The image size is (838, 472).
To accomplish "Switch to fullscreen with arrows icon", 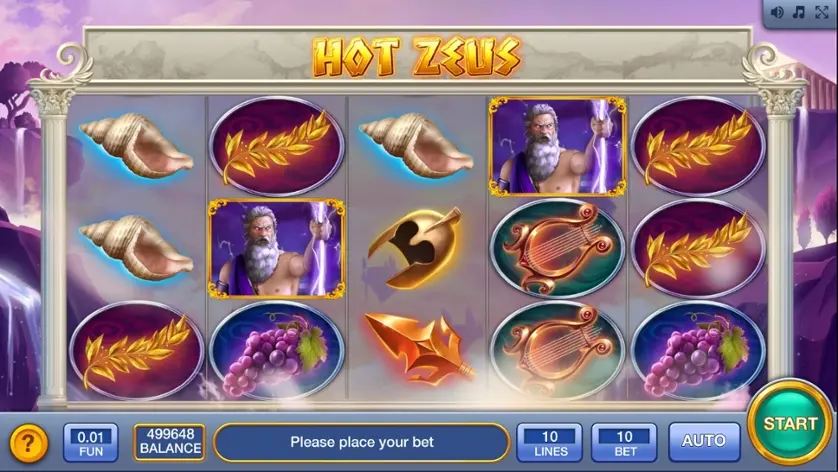I will point(820,12).
